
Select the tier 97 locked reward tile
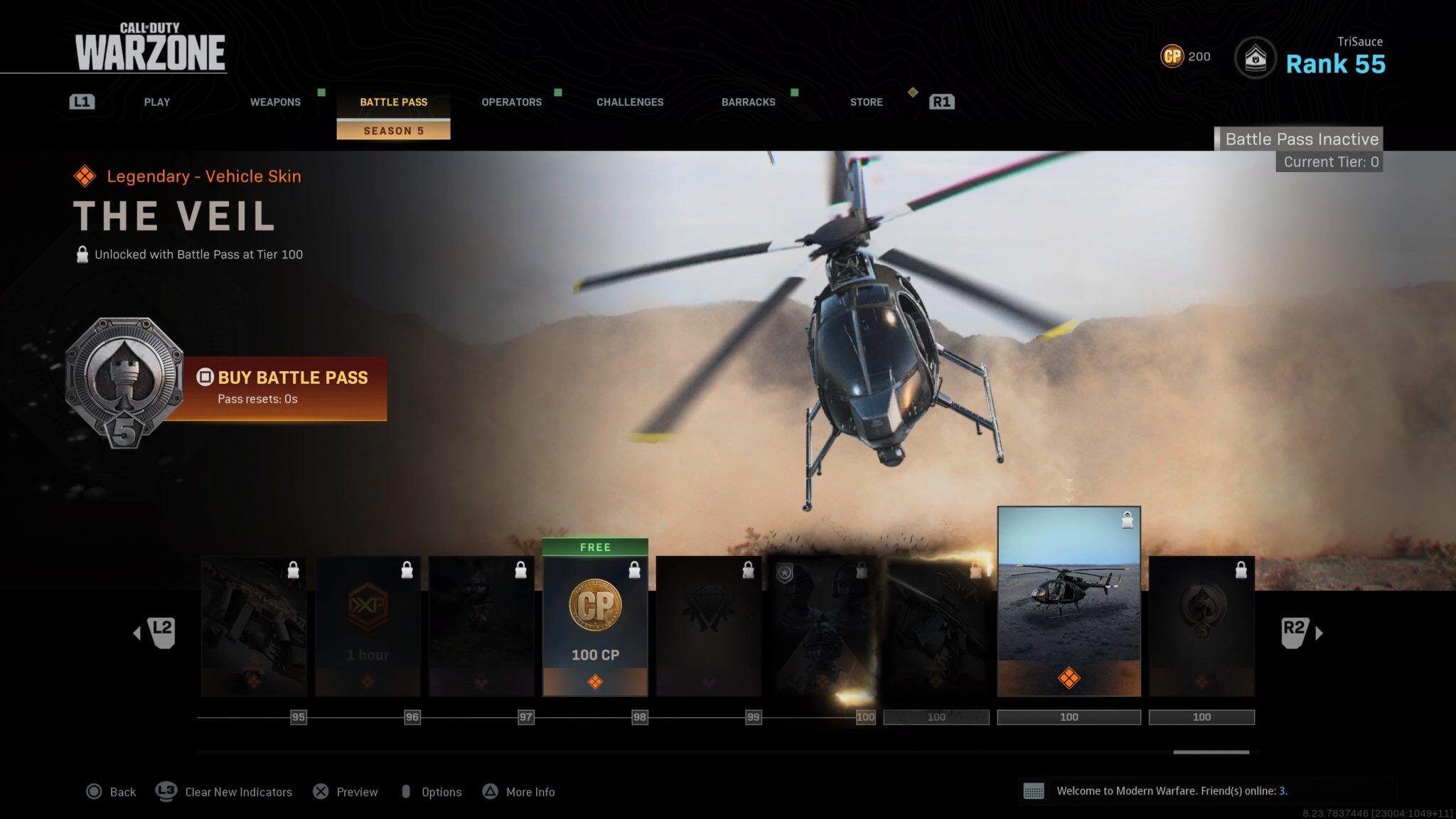(481, 626)
